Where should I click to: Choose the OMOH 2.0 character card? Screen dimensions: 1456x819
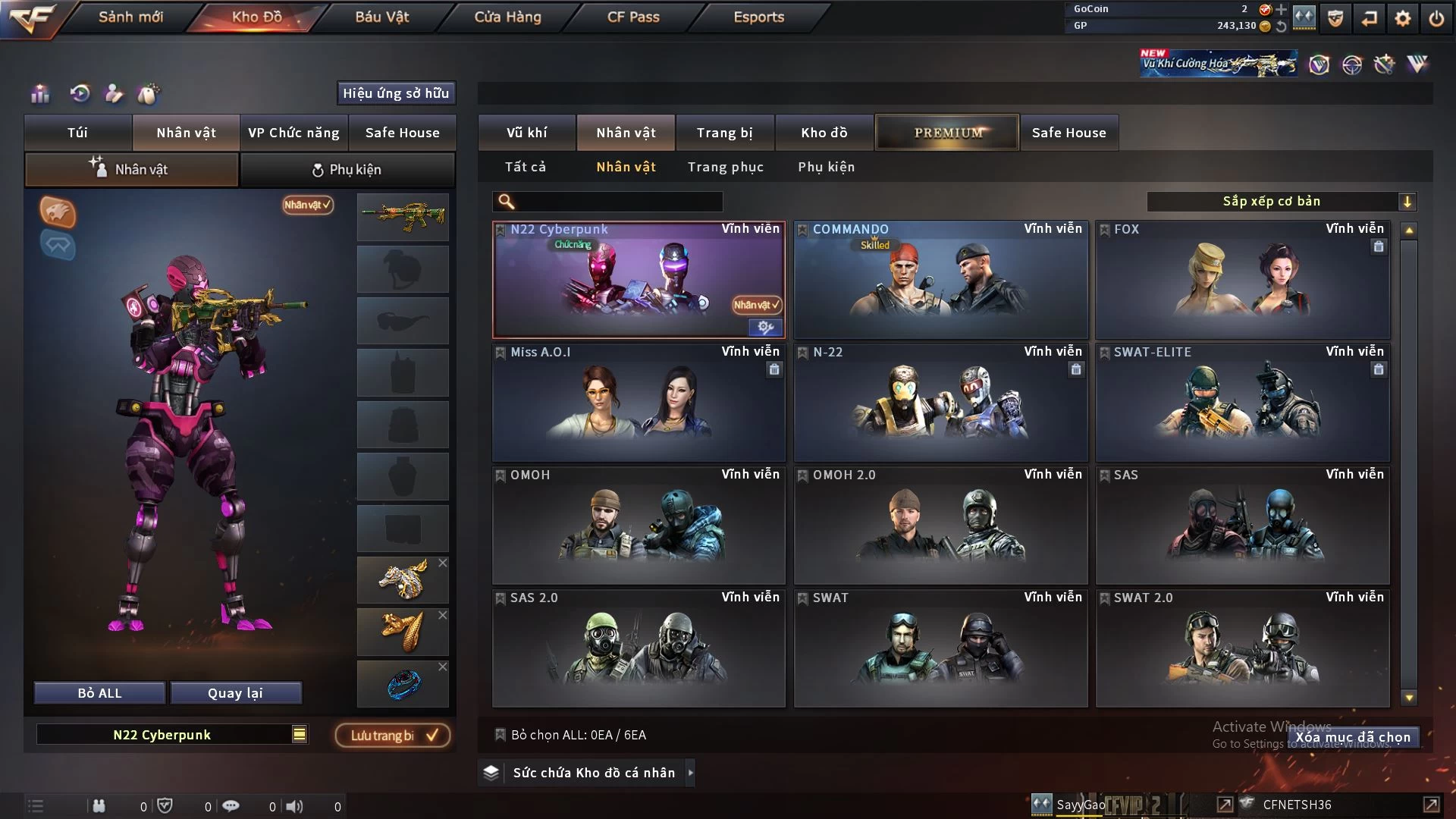point(940,526)
